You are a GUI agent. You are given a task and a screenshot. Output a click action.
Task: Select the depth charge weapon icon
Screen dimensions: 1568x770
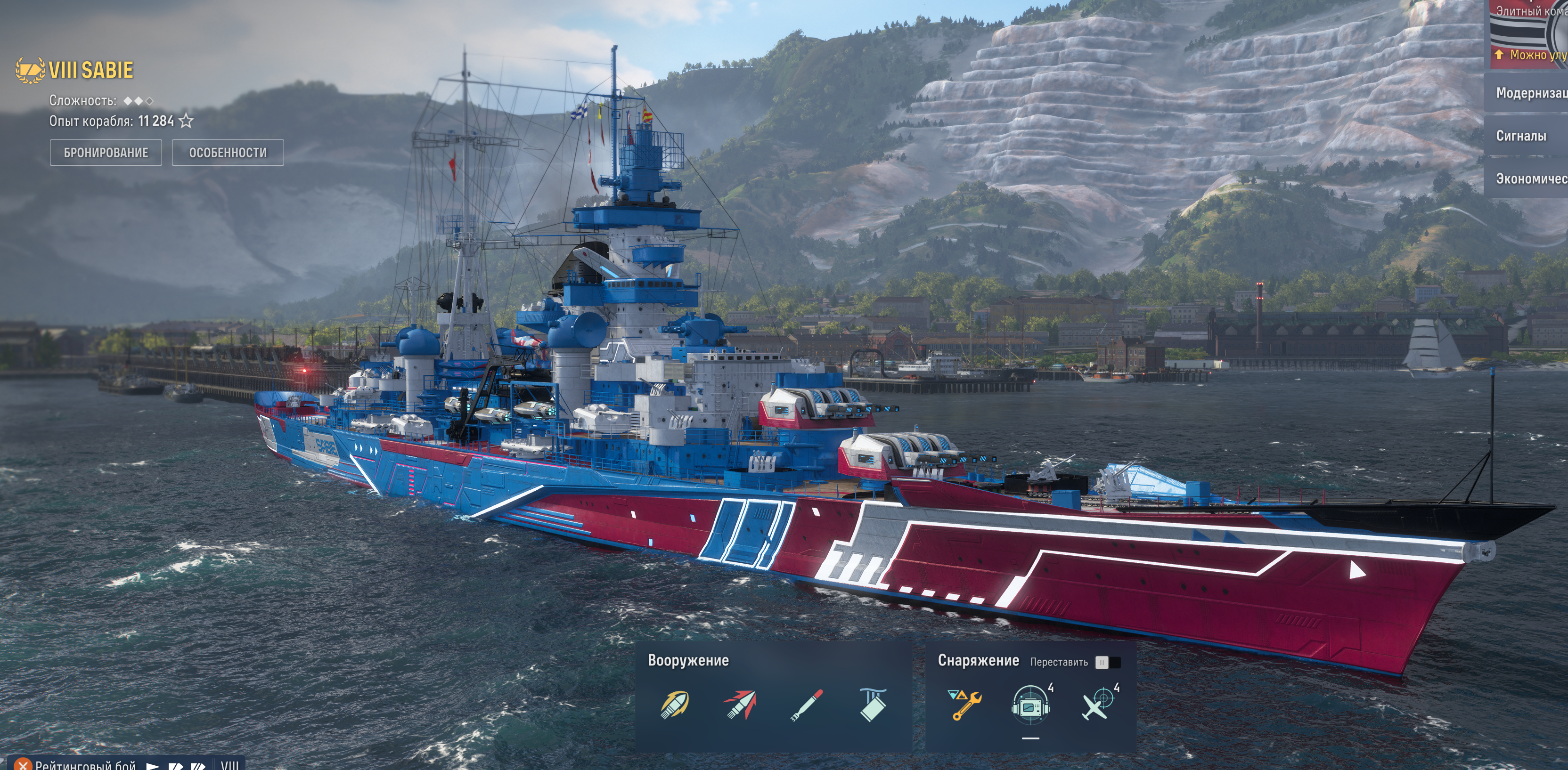pyautogui.click(x=873, y=705)
